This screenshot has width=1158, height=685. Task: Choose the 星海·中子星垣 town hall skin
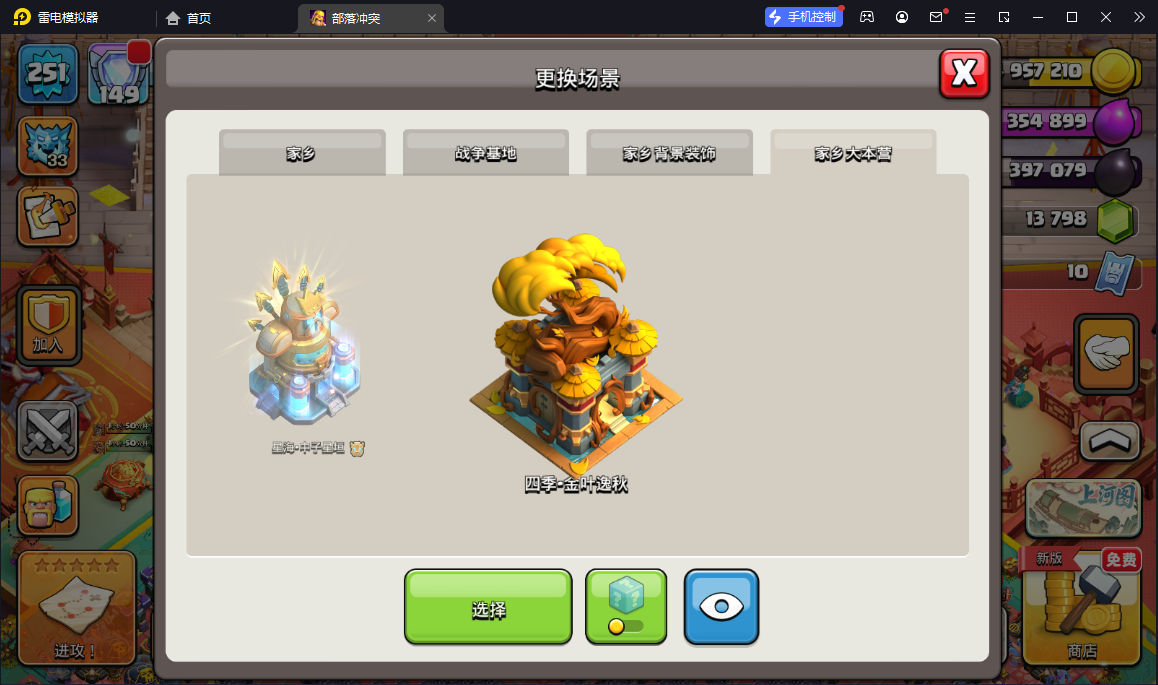coord(305,347)
